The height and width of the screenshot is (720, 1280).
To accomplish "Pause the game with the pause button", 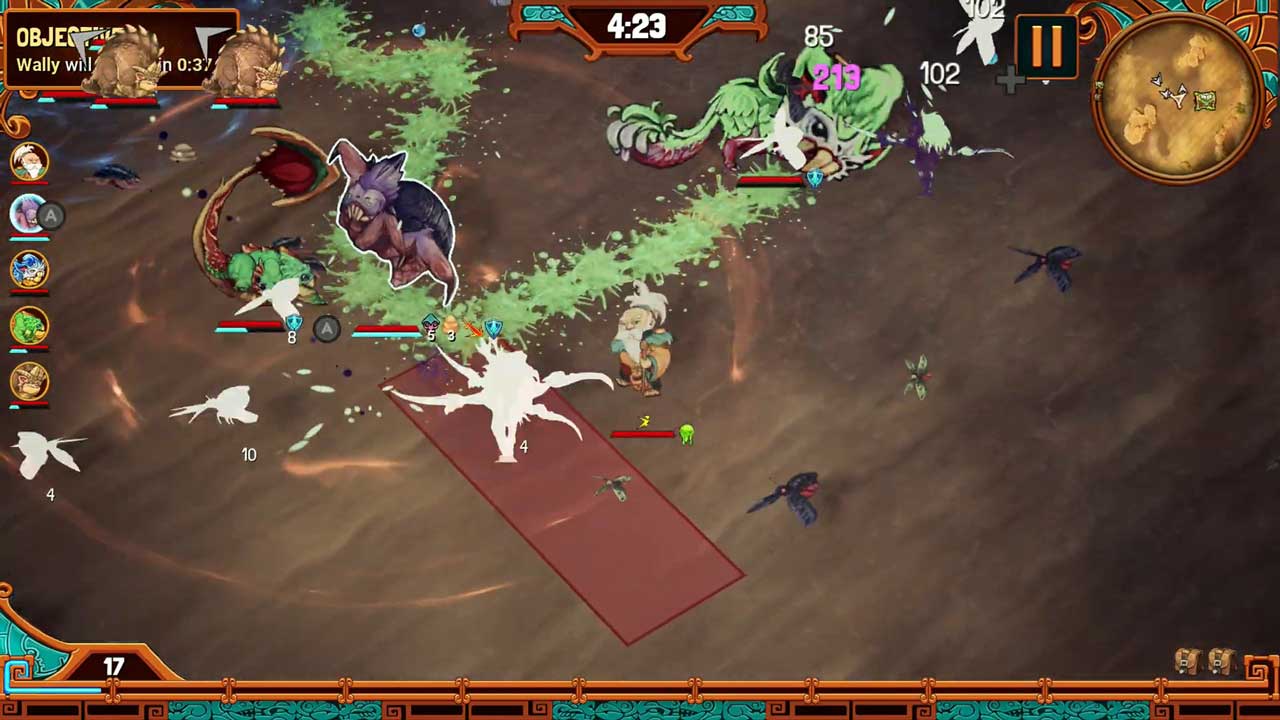I will 1046,45.
